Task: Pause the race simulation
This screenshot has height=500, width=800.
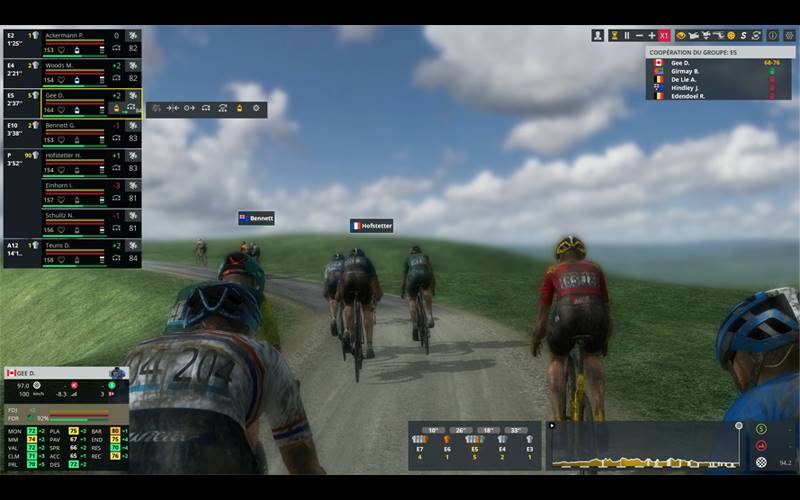Action: pos(627,35)
